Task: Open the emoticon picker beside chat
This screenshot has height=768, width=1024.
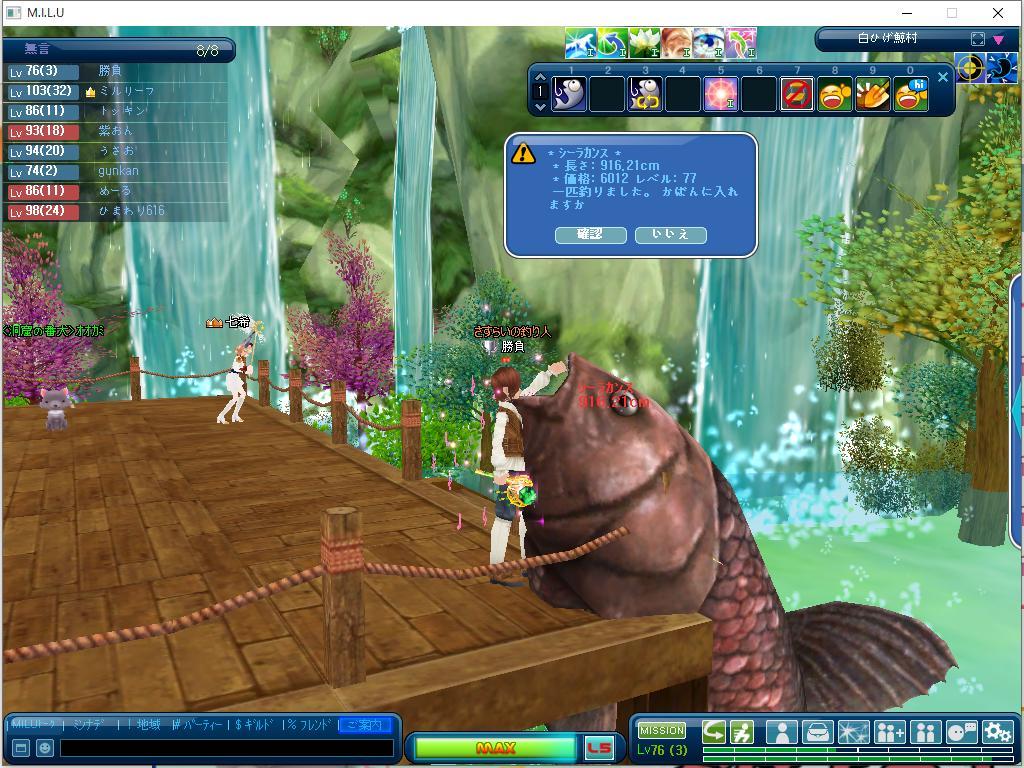Action: click(45, 747)
